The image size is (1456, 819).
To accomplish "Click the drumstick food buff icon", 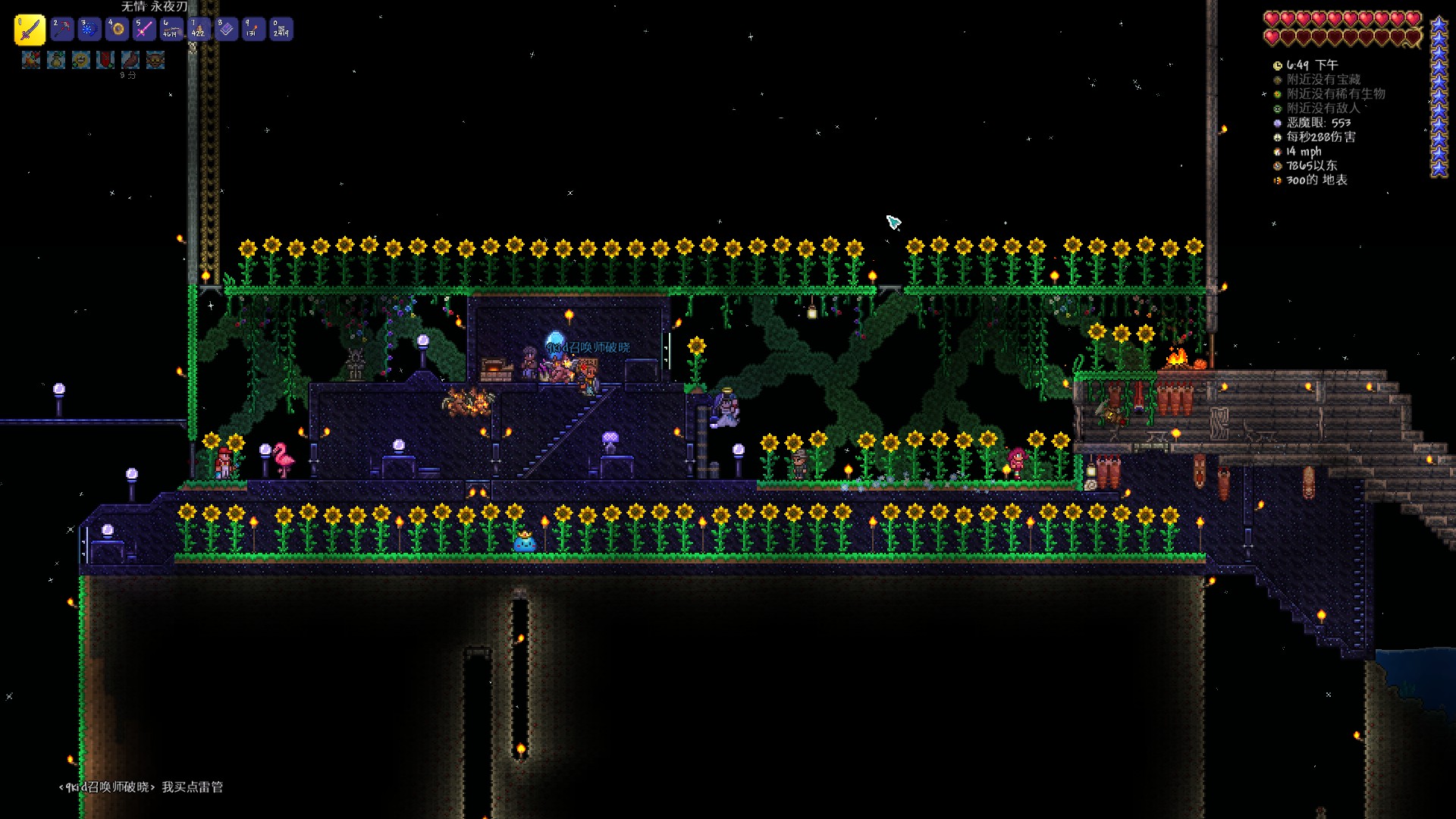I will (x=130, y=60).
